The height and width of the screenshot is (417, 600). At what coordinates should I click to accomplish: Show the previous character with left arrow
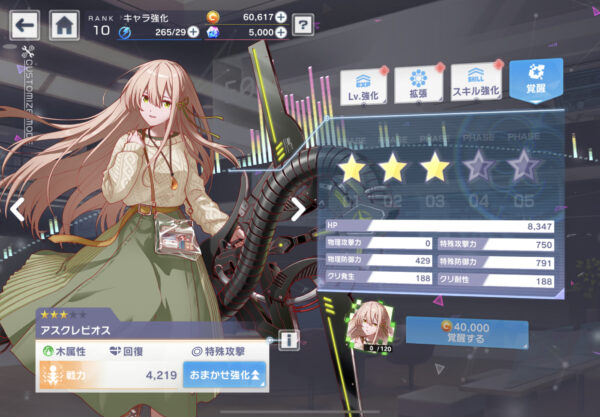pyautogui.click(x=17, y=208)
